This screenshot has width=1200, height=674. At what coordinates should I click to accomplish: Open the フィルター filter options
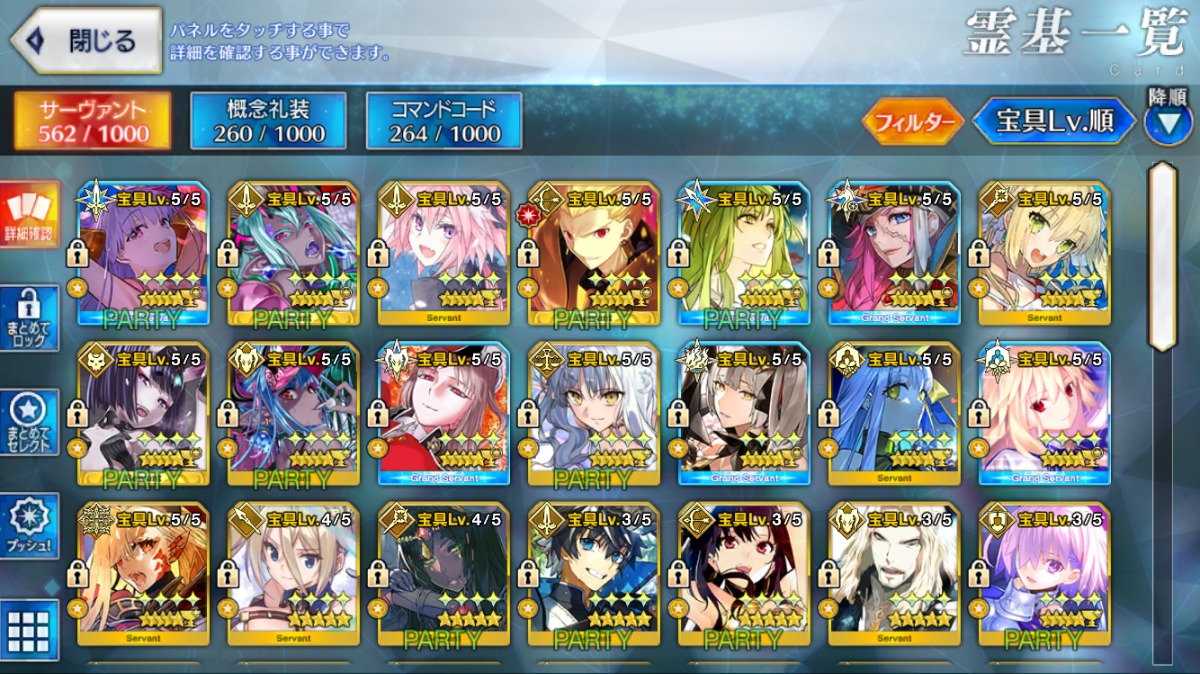(x=913, y=122)
